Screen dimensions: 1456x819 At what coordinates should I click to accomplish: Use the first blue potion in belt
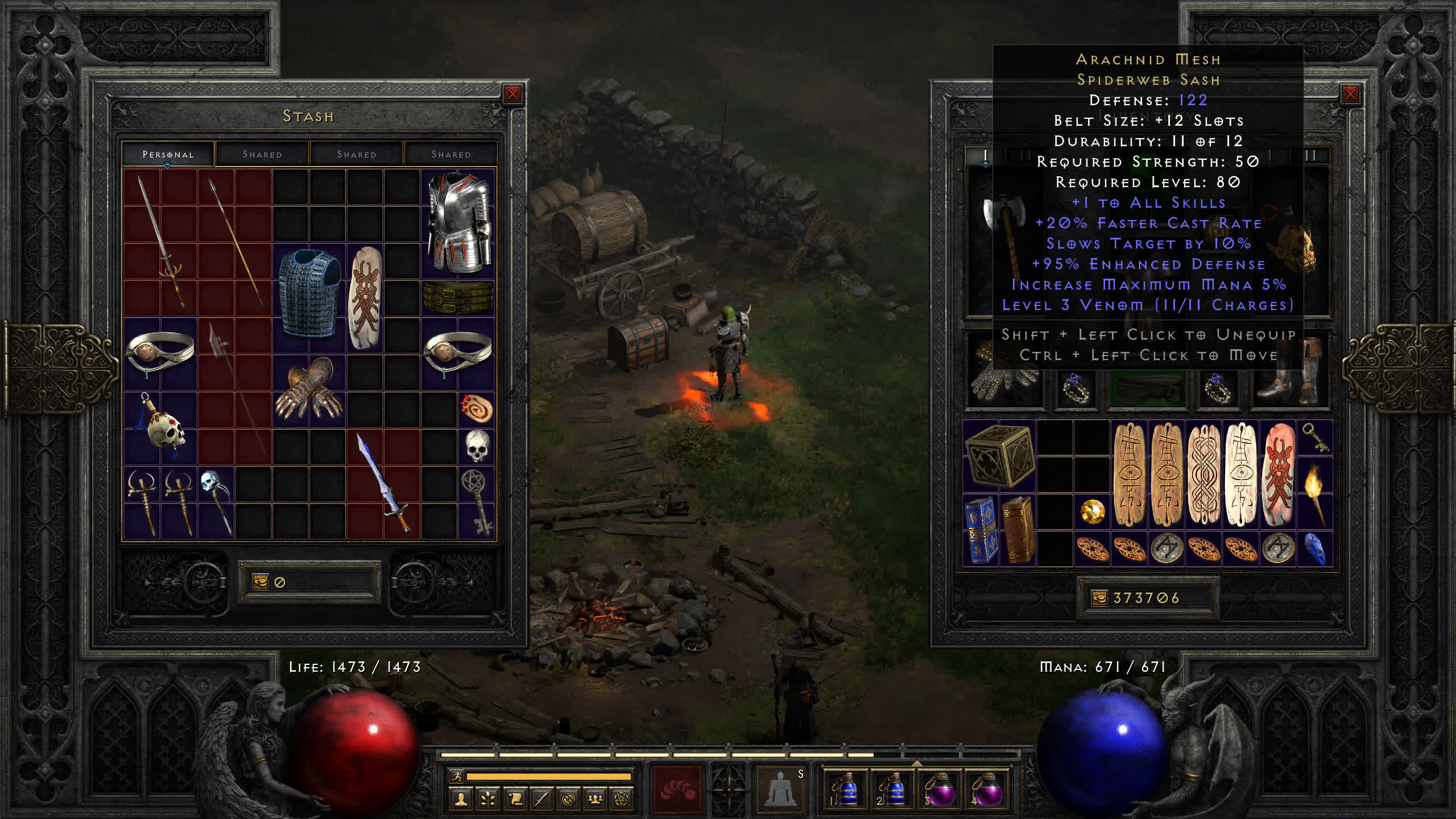pyautogui.click(x=846, y=789)
